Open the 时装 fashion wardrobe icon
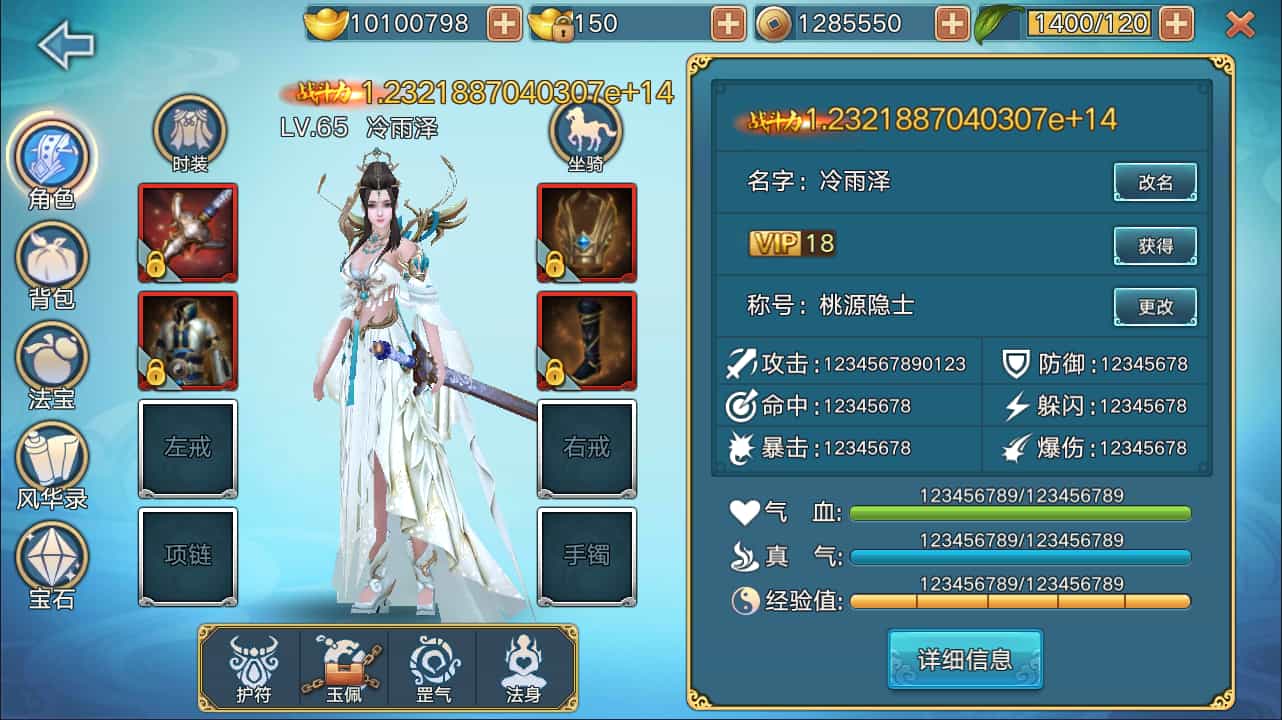The image size is (1282, 720). click(189, 128)
